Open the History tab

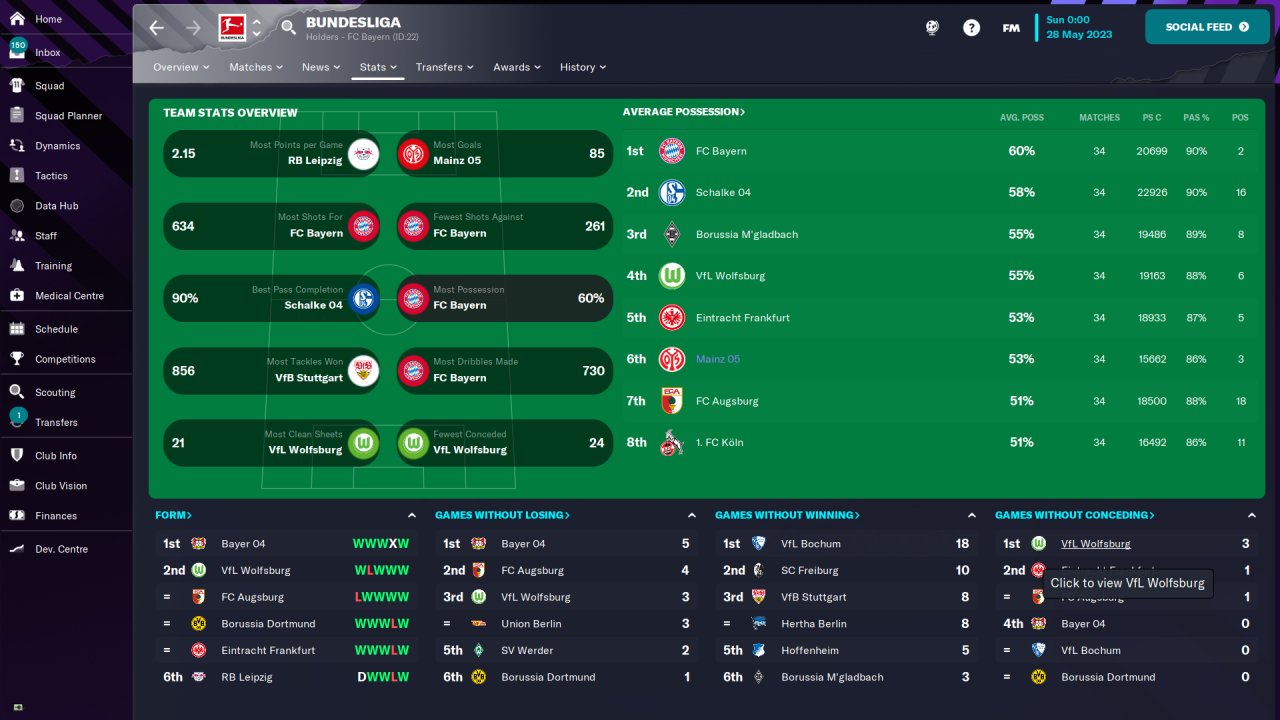coord(582,67)
